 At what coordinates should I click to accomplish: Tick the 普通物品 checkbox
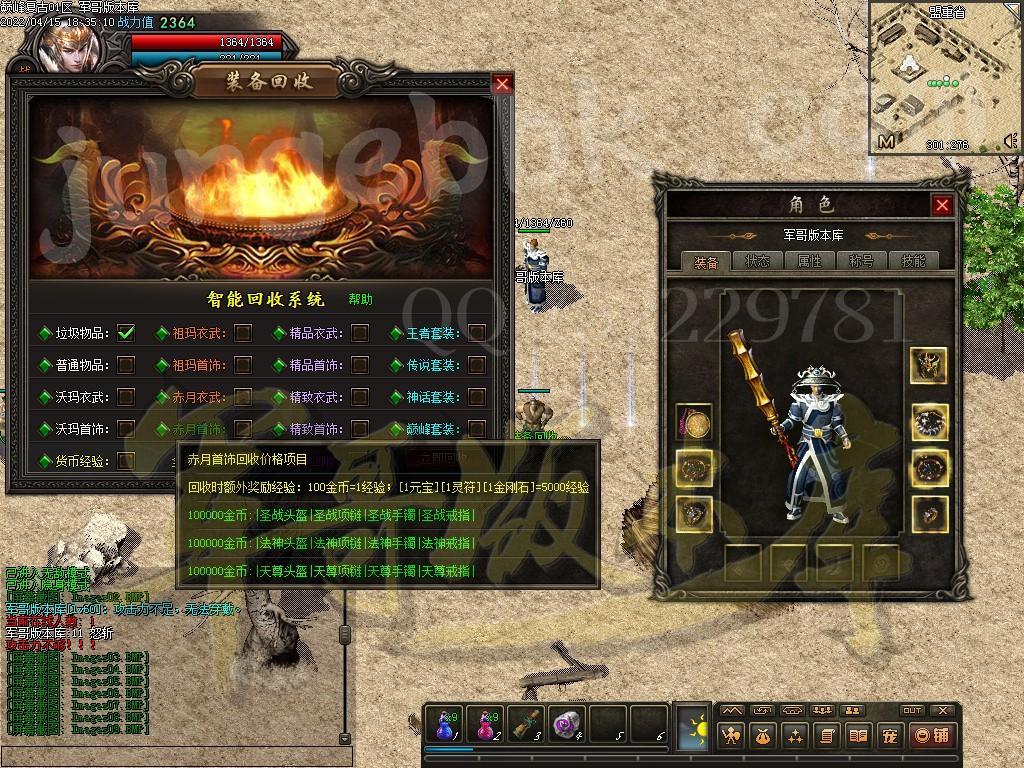tap(126, 365)
